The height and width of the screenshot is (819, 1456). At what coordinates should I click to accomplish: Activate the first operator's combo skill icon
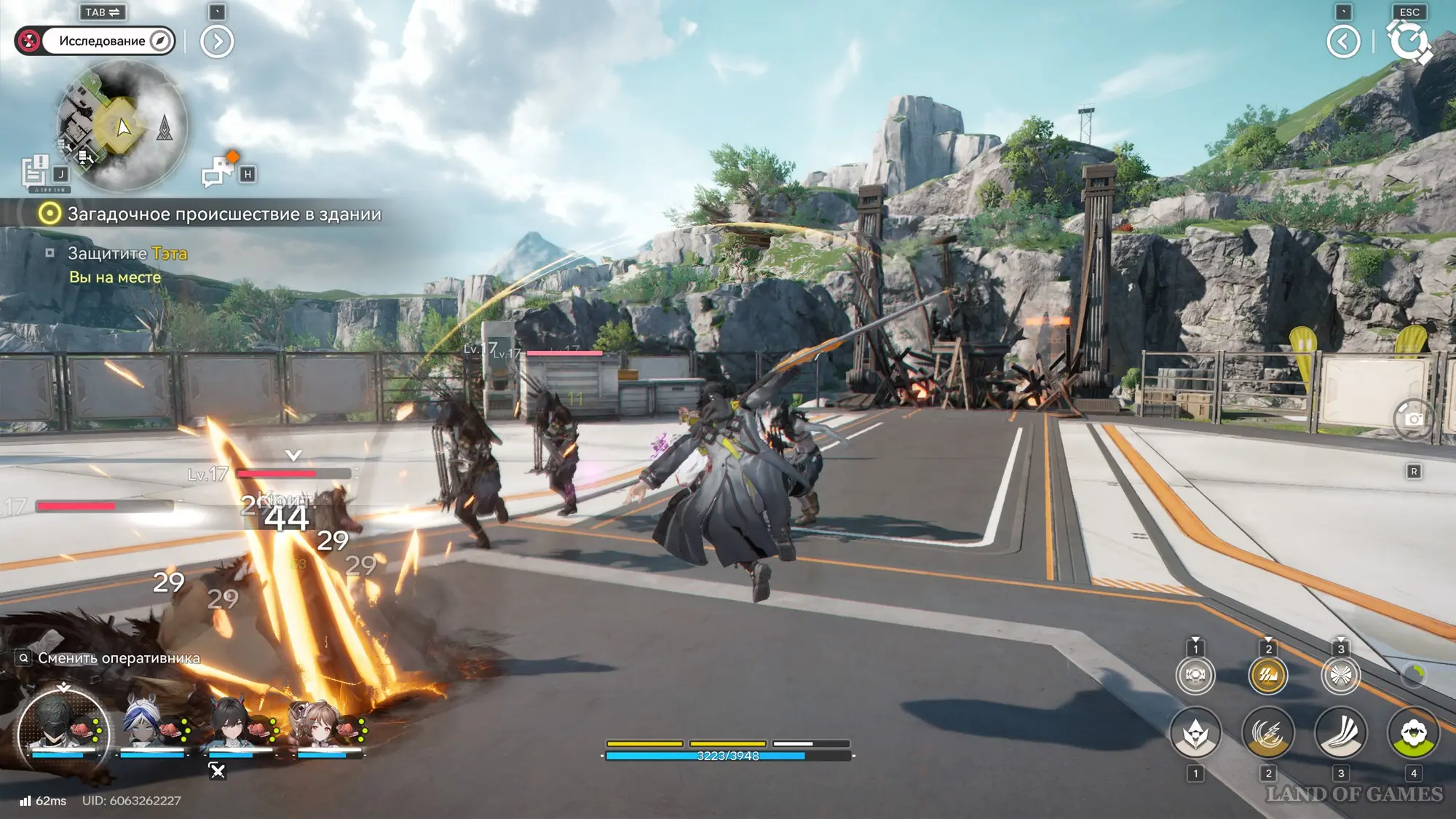pyautogui.click(x=1195, y=675)
